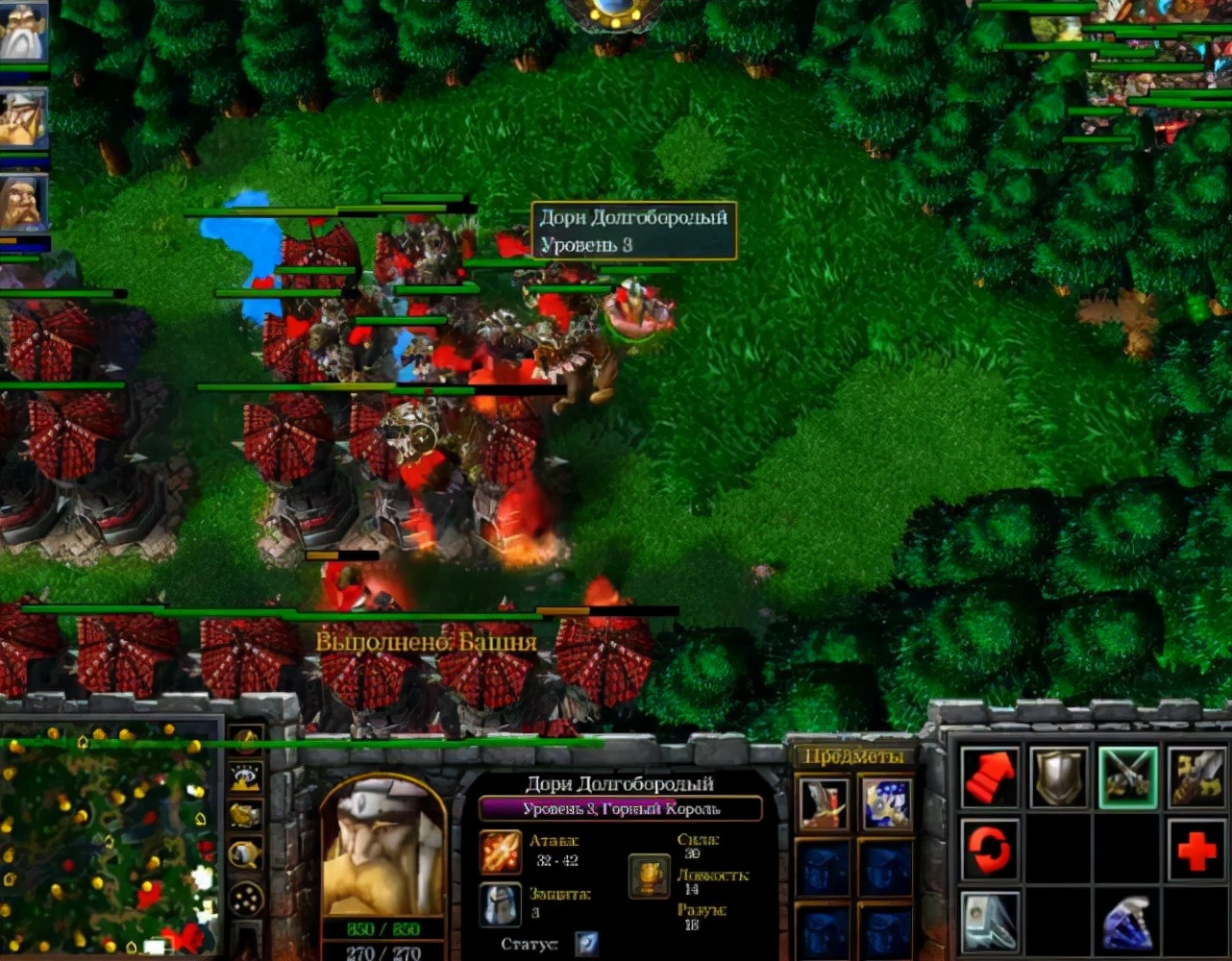This screenshot has width=1232, height=961.
Task: Click the large Mountain King unit portrait
Action: click(x=383, y=848)
